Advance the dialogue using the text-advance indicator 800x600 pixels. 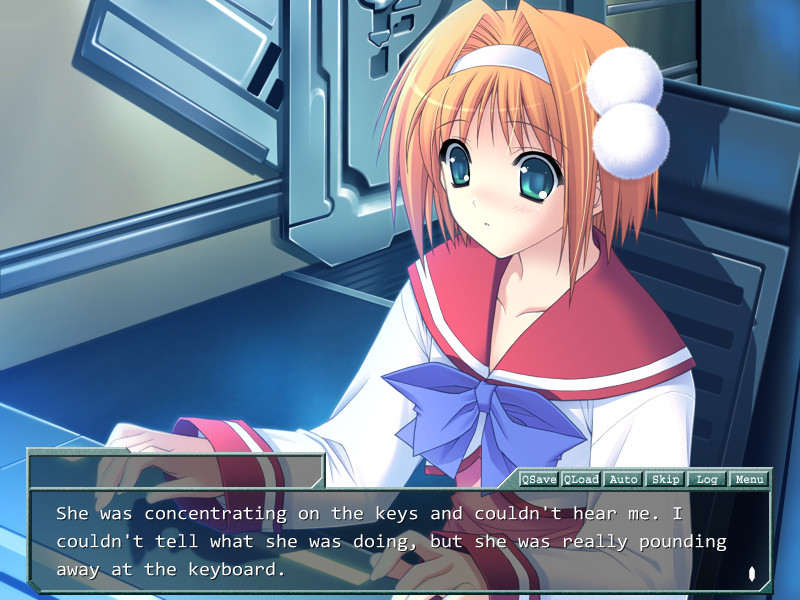click(x=751, y=574)
